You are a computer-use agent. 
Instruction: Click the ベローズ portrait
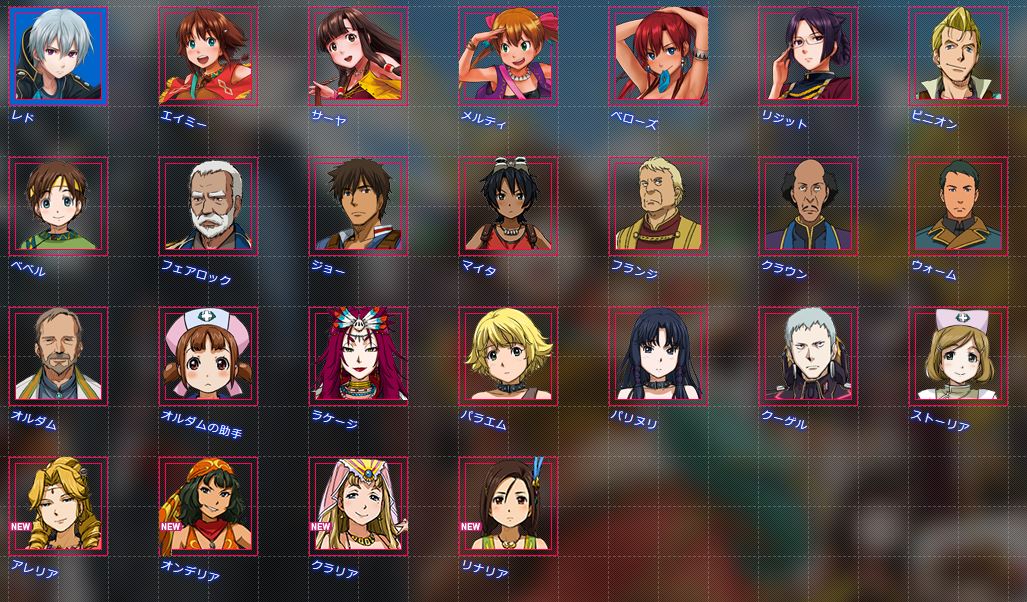click(658, 56)
